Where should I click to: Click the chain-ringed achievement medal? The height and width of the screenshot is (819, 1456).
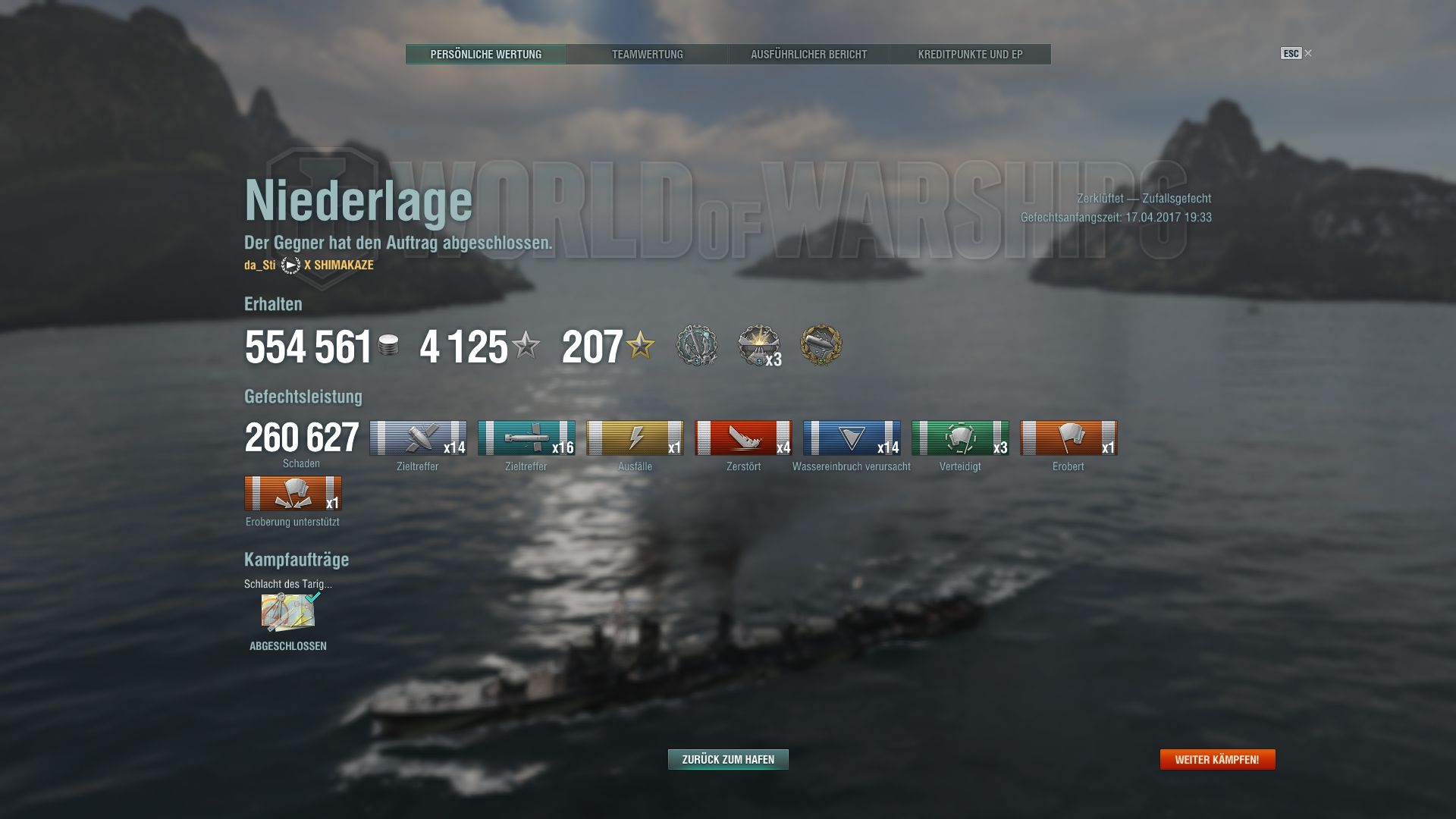tap(697, 345)
